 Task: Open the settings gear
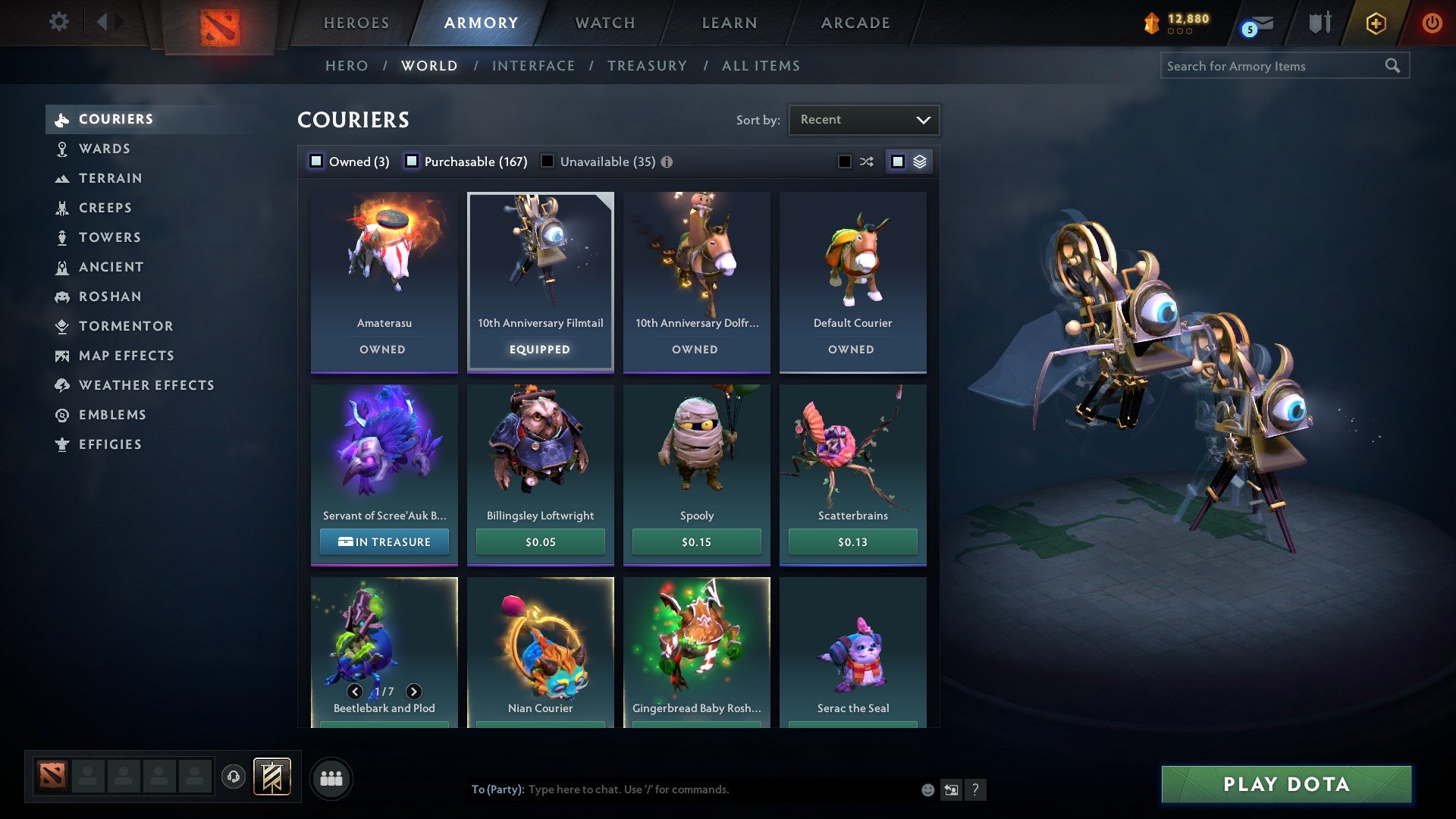58,22
